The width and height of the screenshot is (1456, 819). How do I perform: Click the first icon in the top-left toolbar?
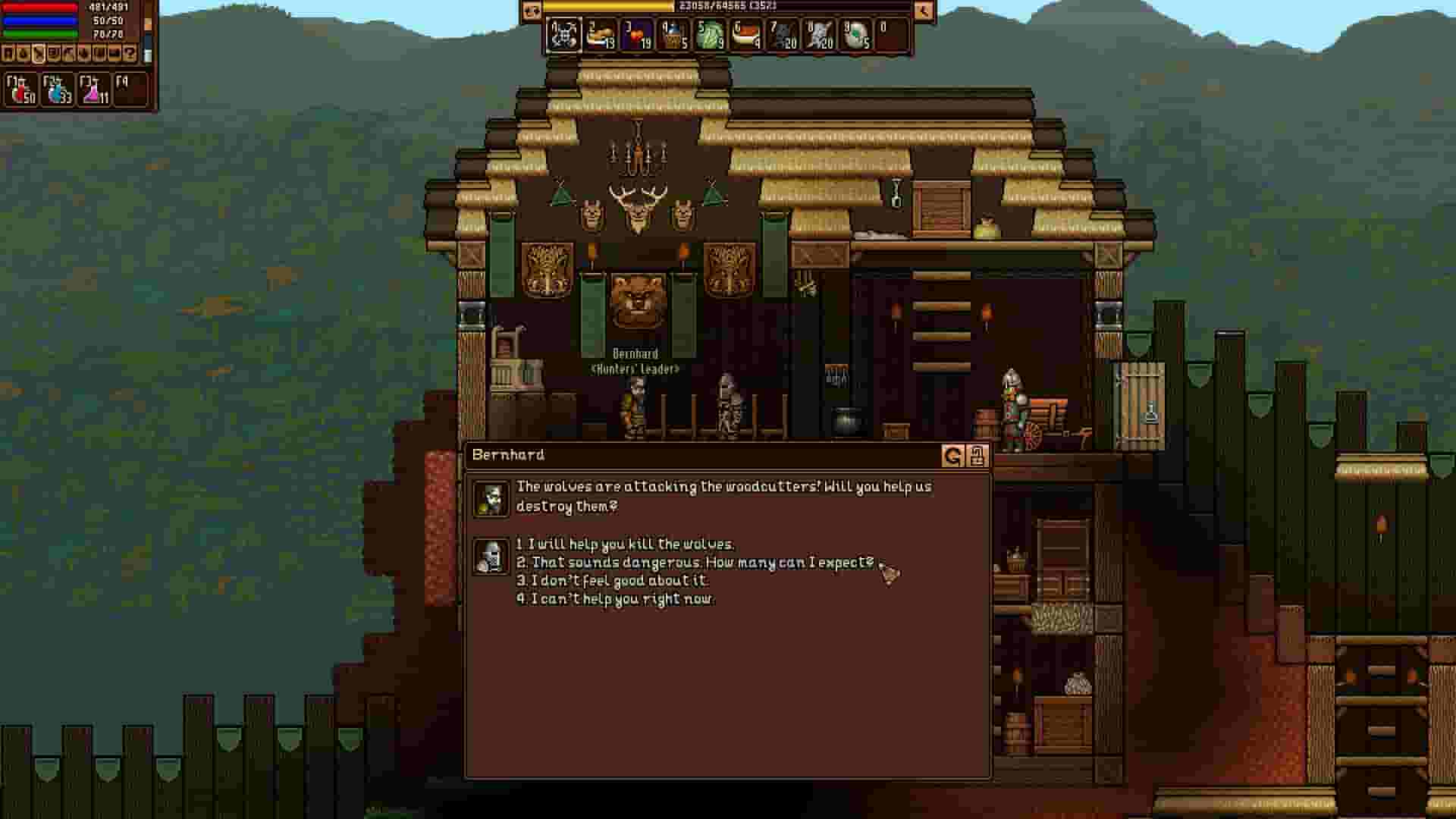pos(9,53)
